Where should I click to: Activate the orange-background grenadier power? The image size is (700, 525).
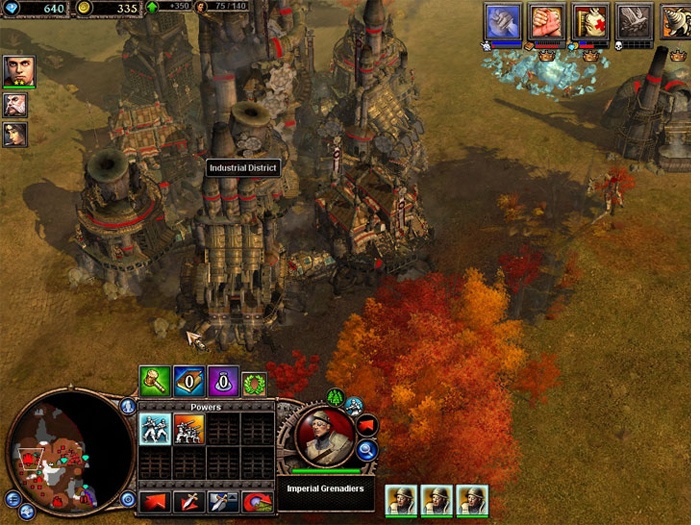[x=188, y=429]
